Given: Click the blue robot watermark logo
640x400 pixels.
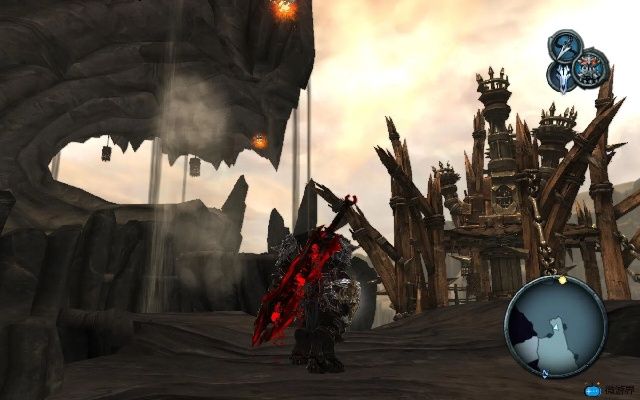Looking at the screenshot, I should [x=595, y=391].
